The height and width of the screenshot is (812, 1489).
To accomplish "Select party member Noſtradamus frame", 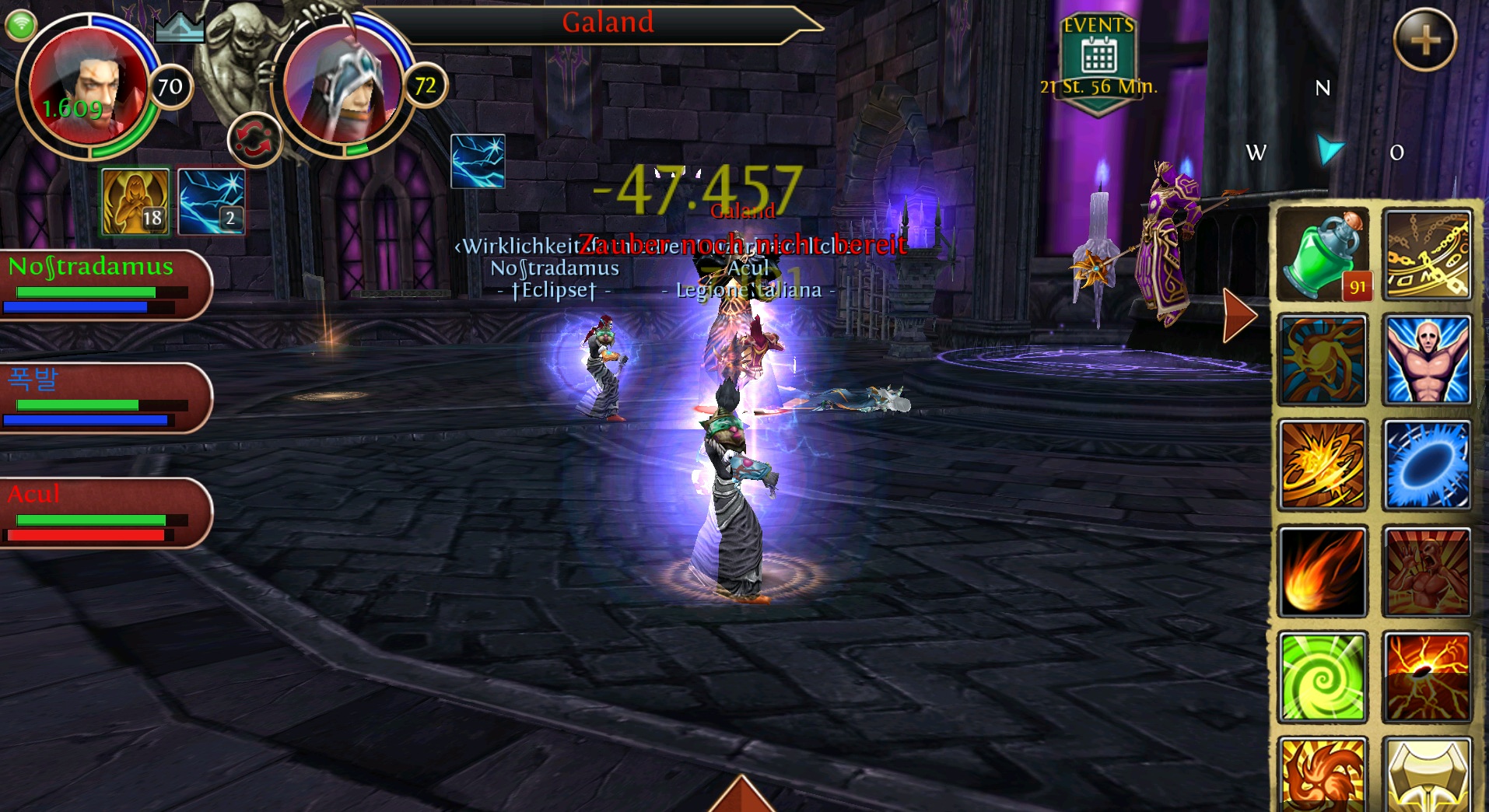I will click(x=101, y=285).
